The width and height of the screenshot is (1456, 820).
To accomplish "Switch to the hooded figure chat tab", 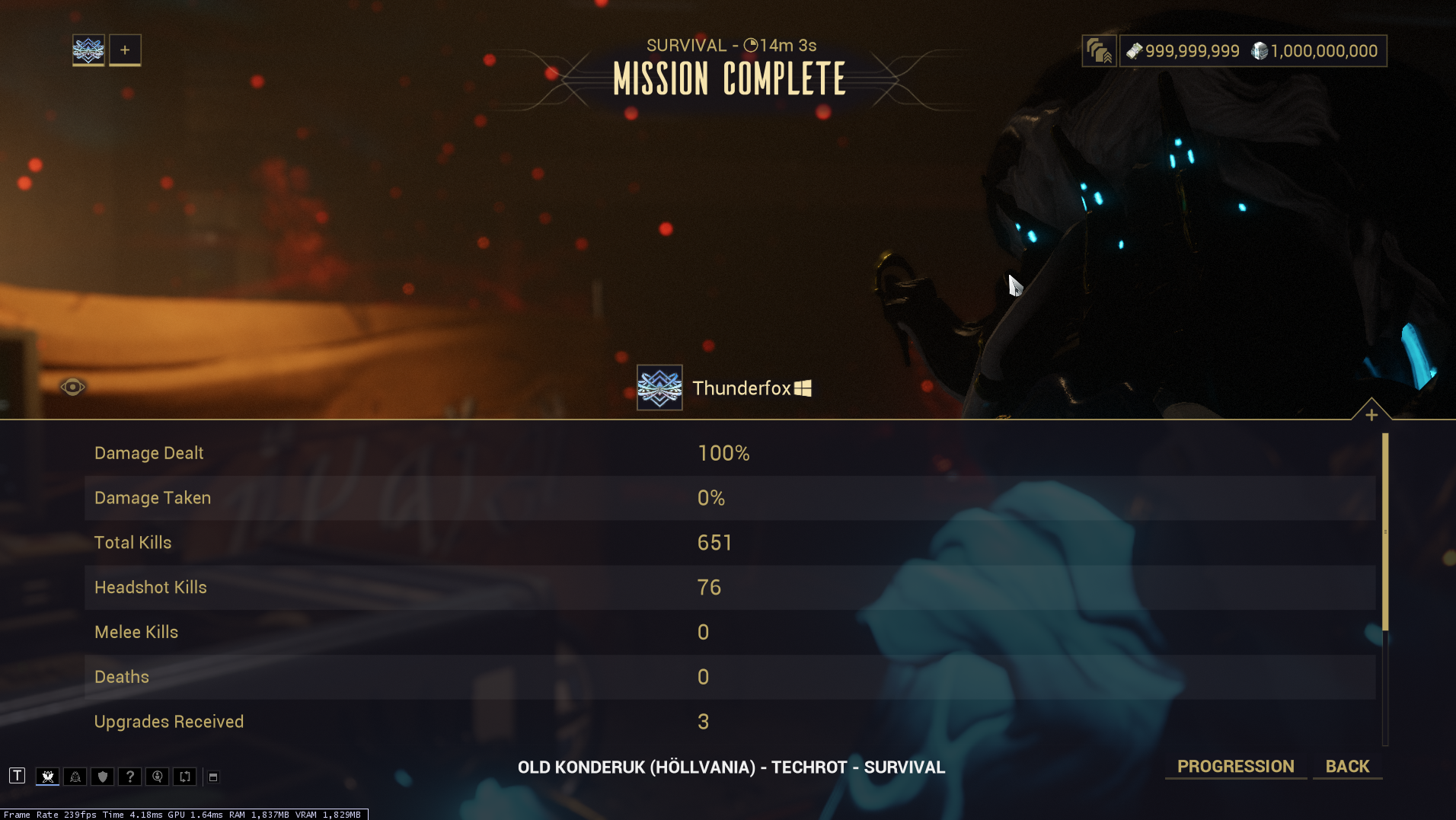I will [x=75, y=777].
